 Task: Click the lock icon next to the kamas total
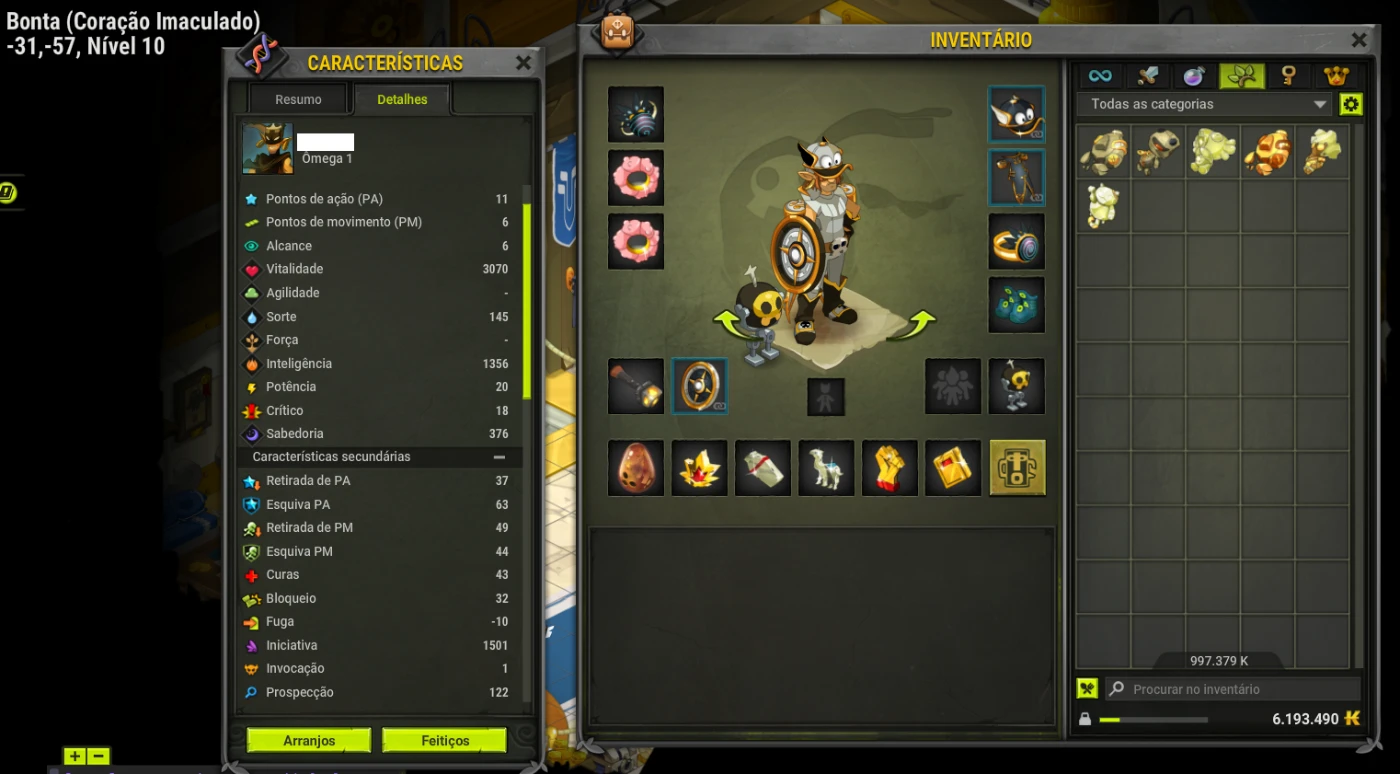pos(1086,718)
